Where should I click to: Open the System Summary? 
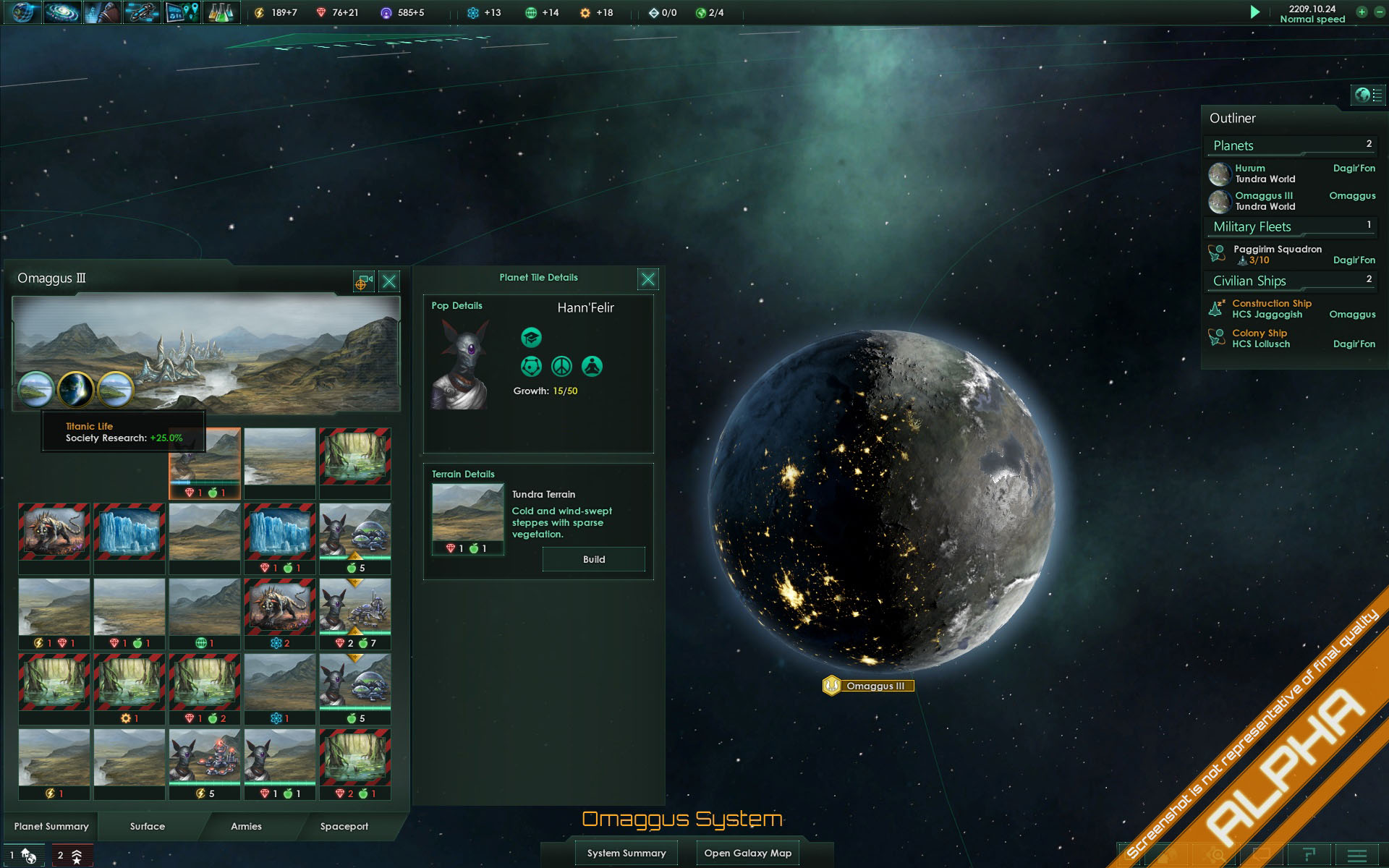[626, 853]
